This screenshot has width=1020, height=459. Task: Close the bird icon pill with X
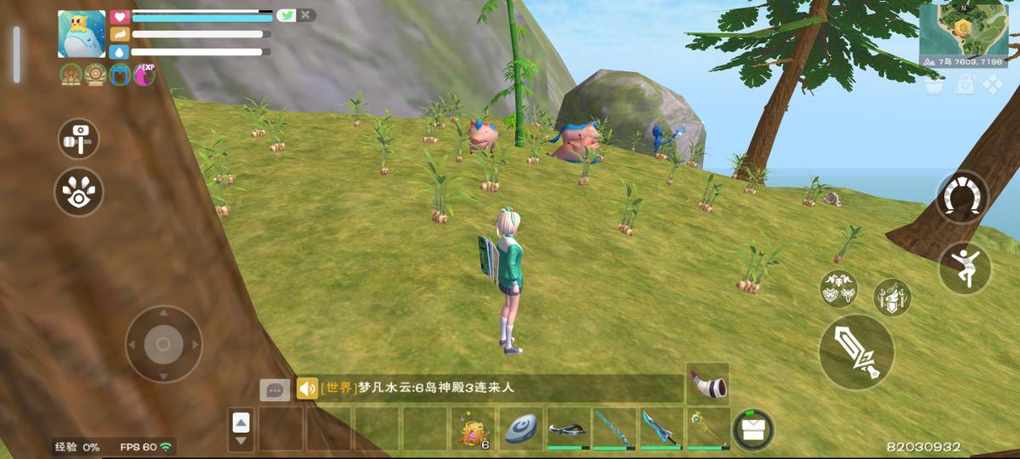click(x=306, y=15)
